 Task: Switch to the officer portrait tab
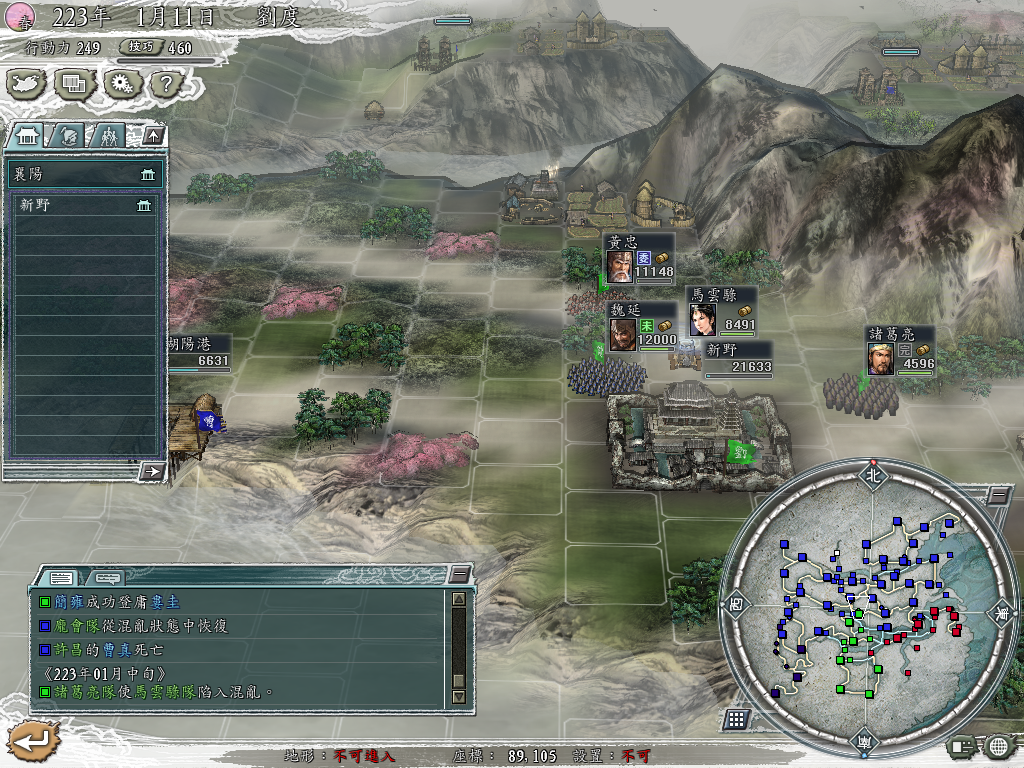click(x=66, y=135)
